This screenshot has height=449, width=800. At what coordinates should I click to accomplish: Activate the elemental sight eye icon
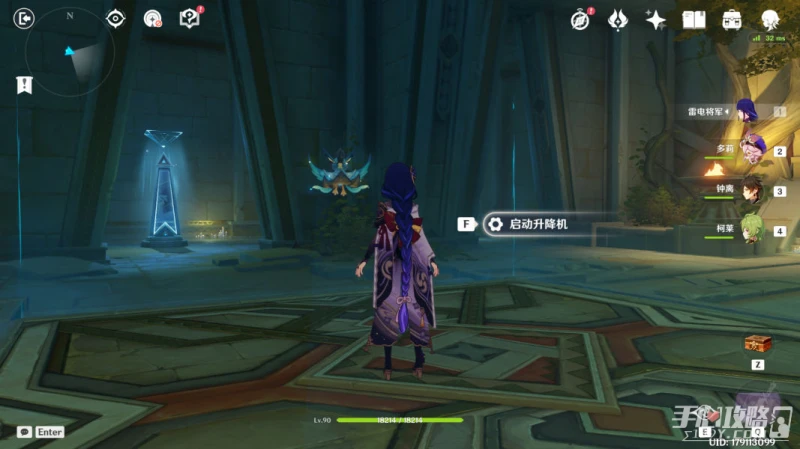pos(116,18)
